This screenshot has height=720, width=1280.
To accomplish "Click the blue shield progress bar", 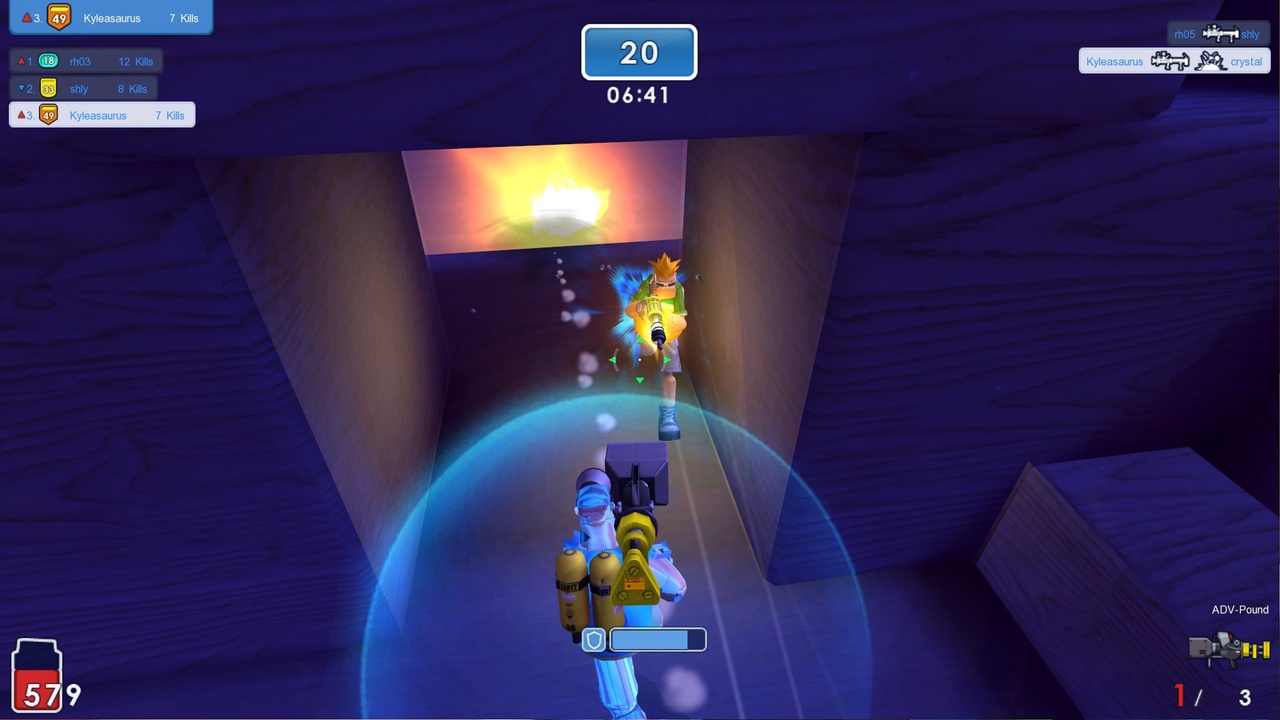I will pos(655,639).
